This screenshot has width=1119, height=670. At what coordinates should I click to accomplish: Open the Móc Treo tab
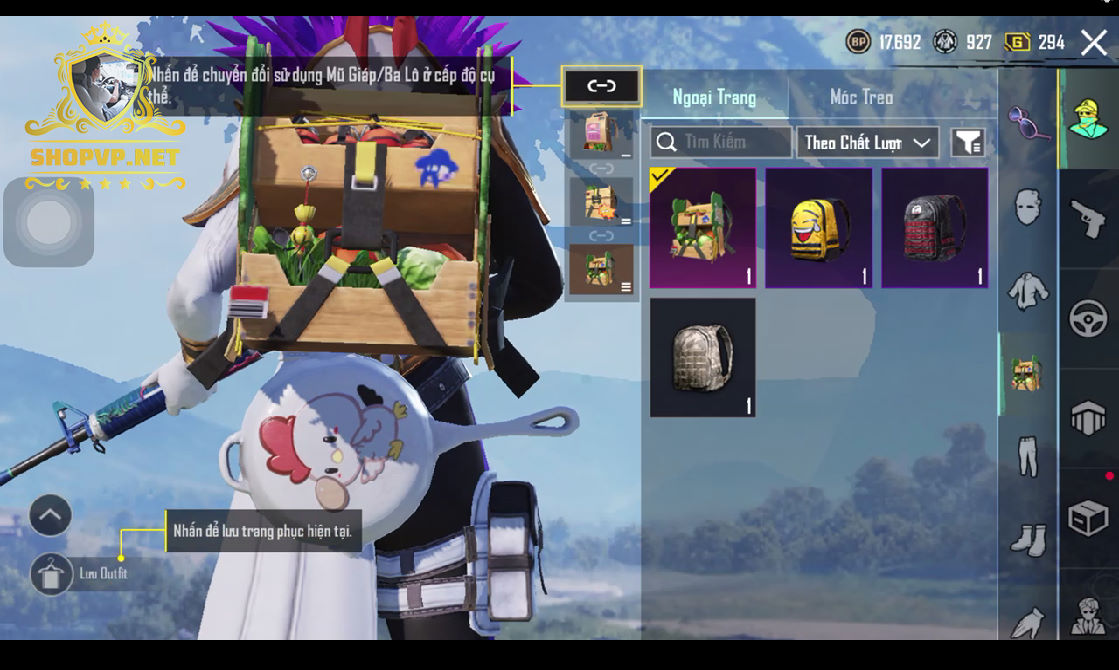(x=861, y=97)
